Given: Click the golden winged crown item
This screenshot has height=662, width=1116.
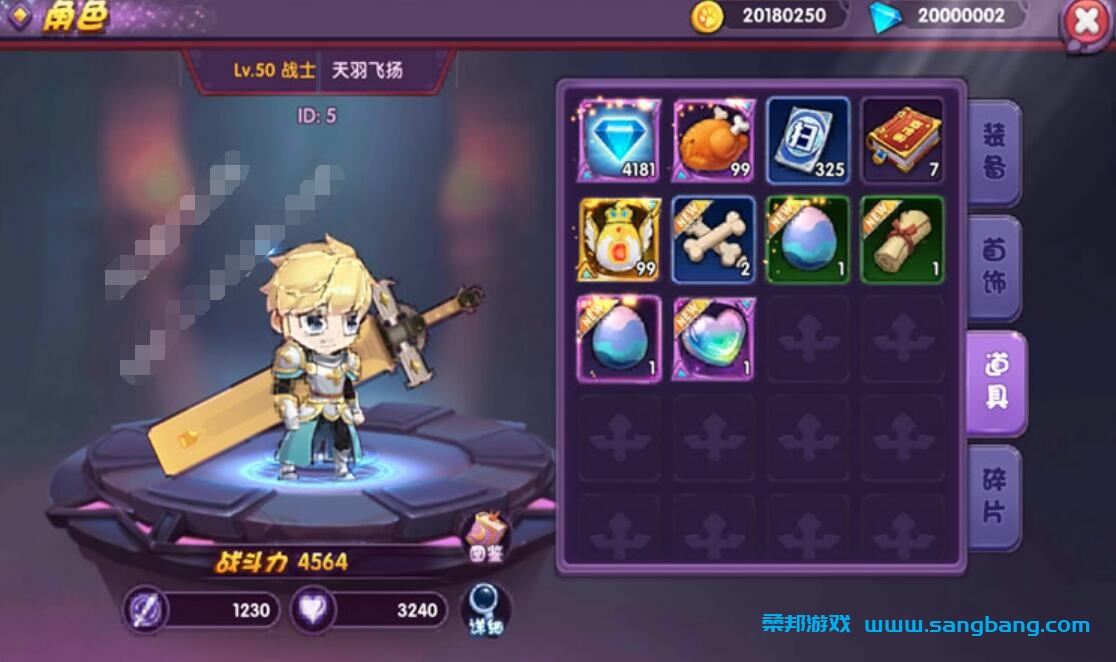Looking at the screenshot, I should point(620,239).
